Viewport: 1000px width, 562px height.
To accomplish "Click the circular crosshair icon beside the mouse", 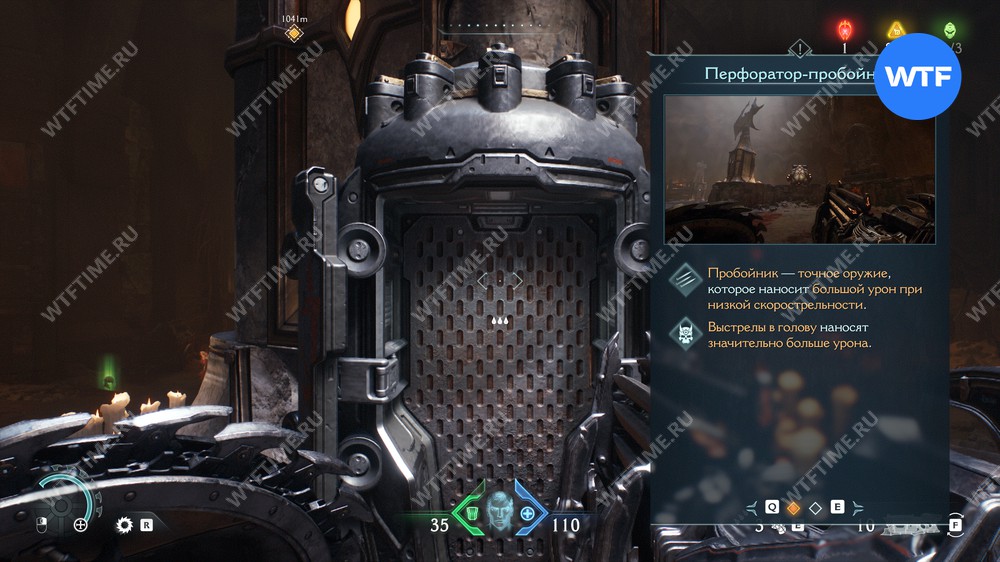I will pos(81,524).
